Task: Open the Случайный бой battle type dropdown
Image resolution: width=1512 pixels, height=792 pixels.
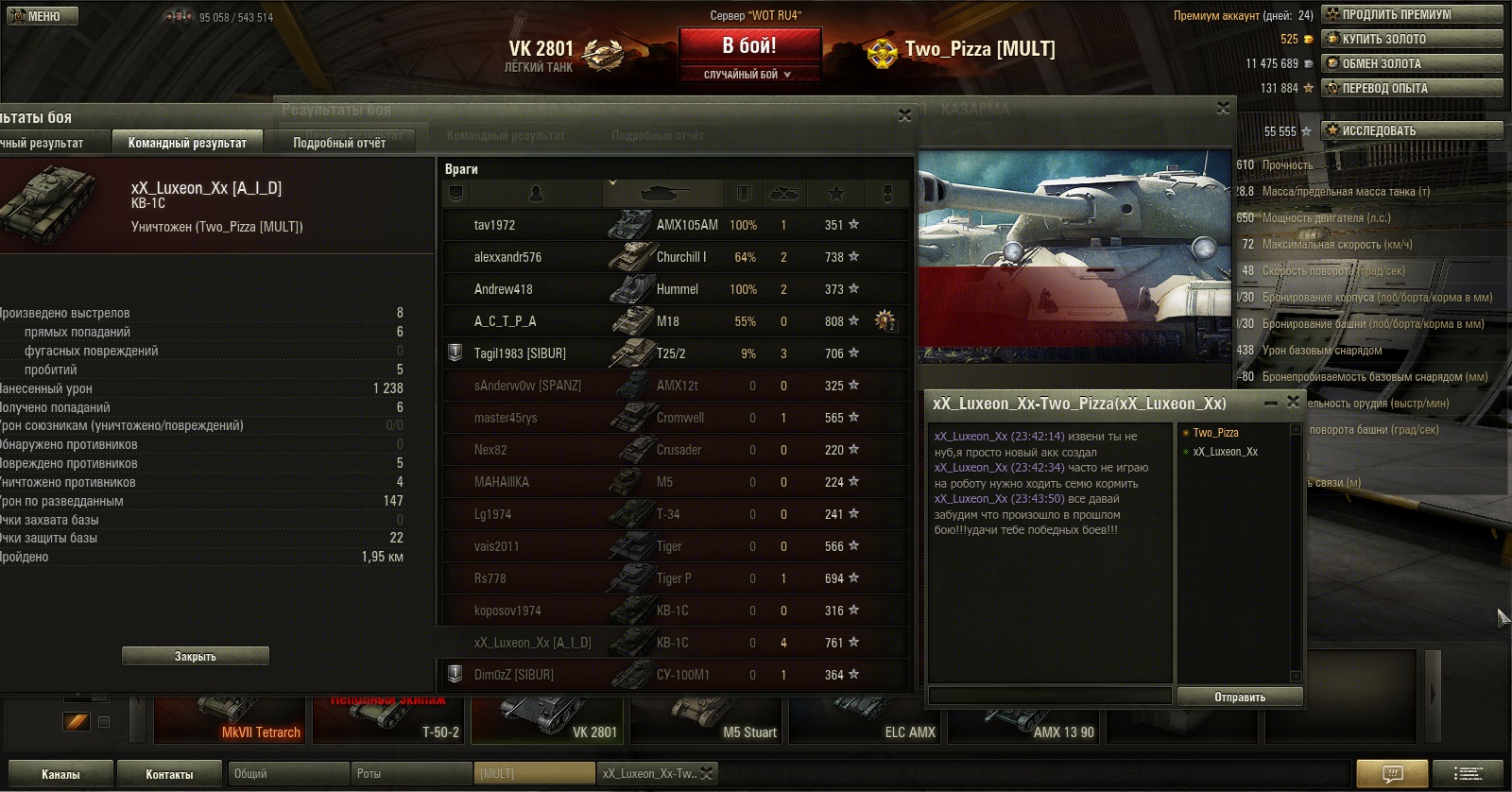Action: pyautogui.click(x=748, y=75)
